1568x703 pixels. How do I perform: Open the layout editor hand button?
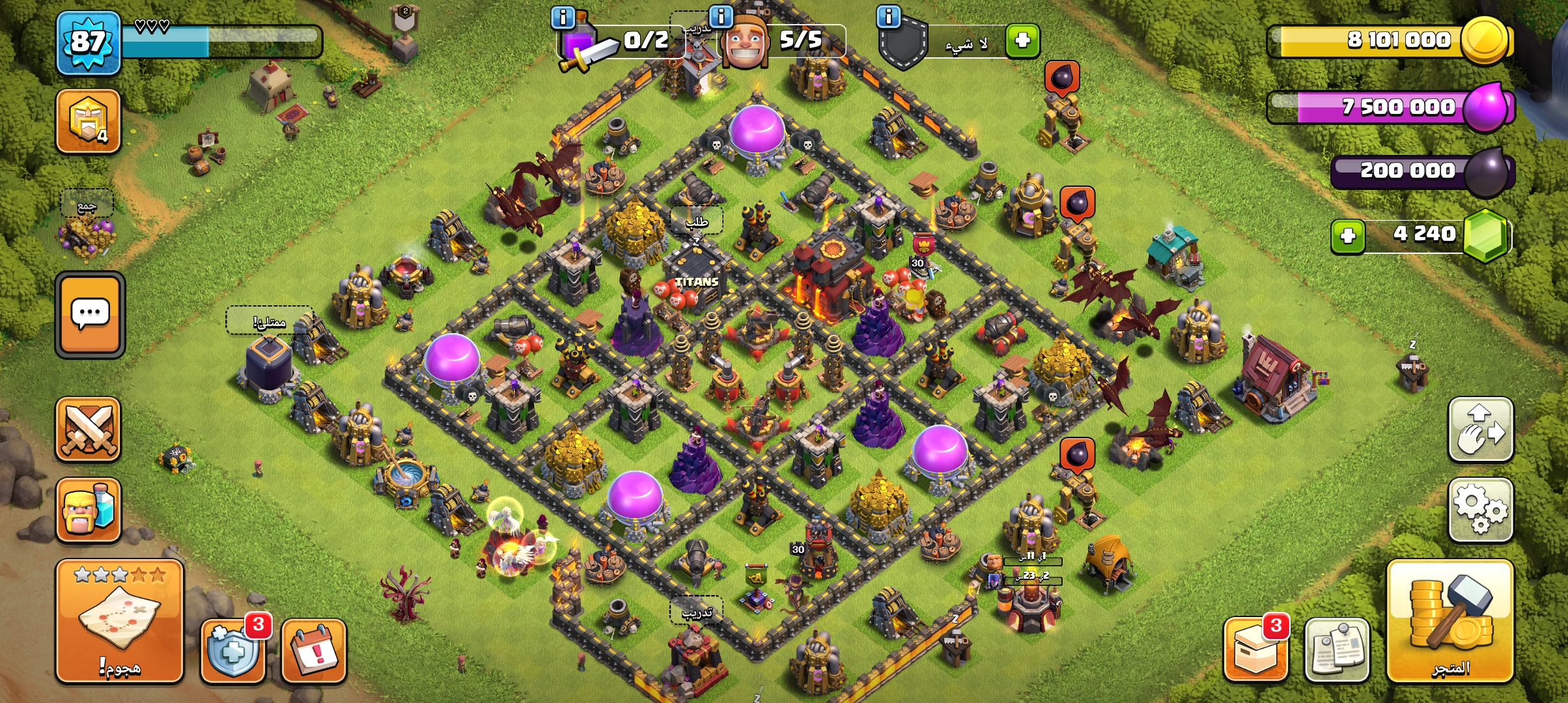click(x=1480, y=430)
